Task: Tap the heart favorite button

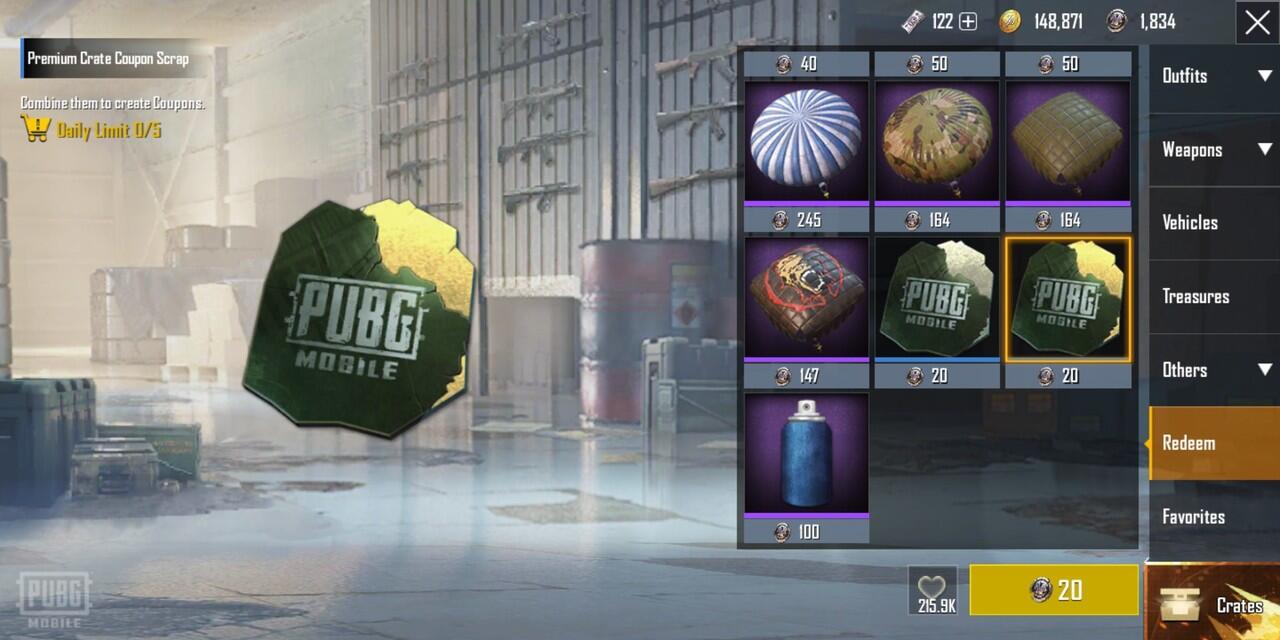Action: coord(932,590)
